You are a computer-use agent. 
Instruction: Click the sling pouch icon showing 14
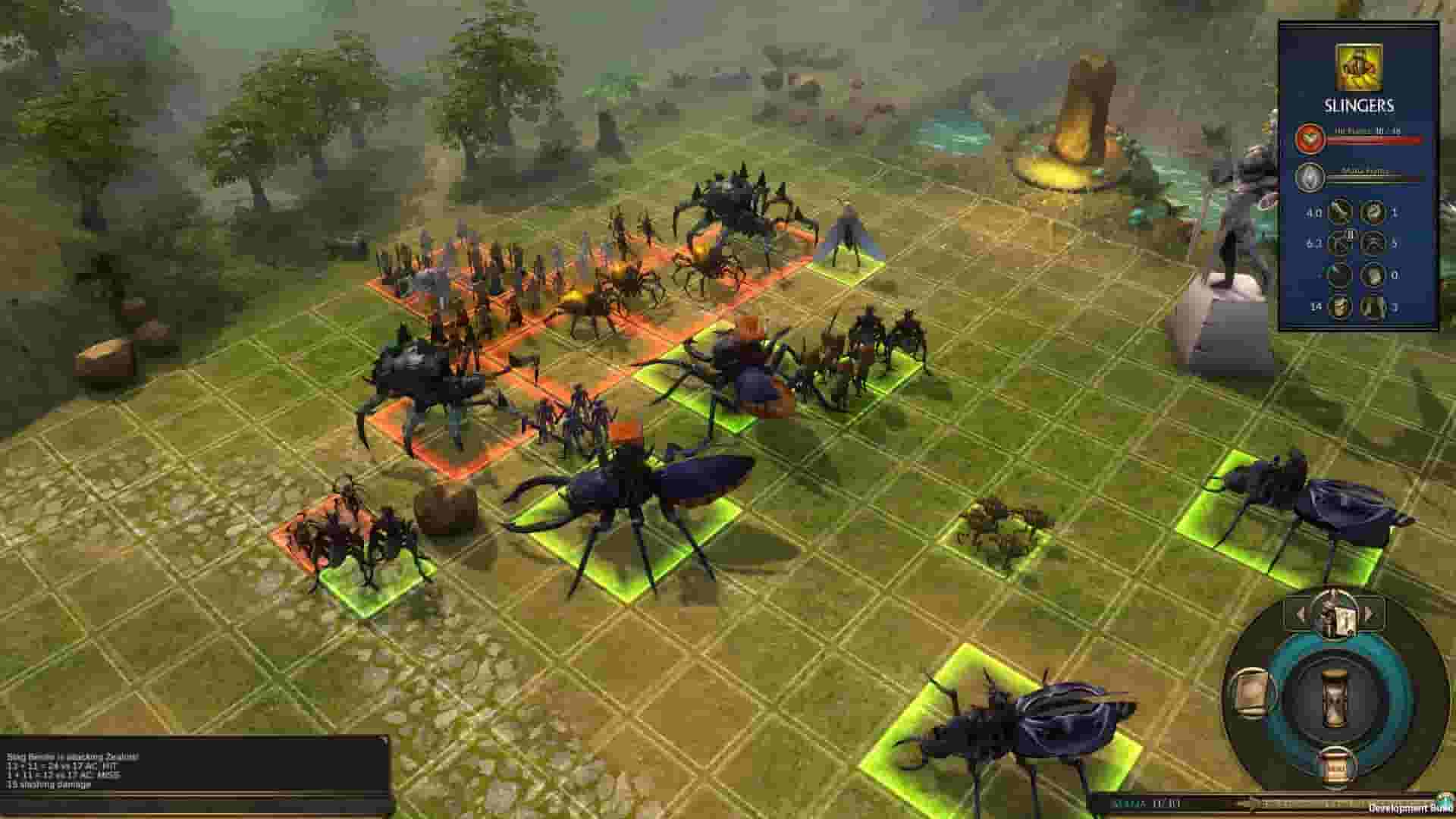coord(1340,306)
